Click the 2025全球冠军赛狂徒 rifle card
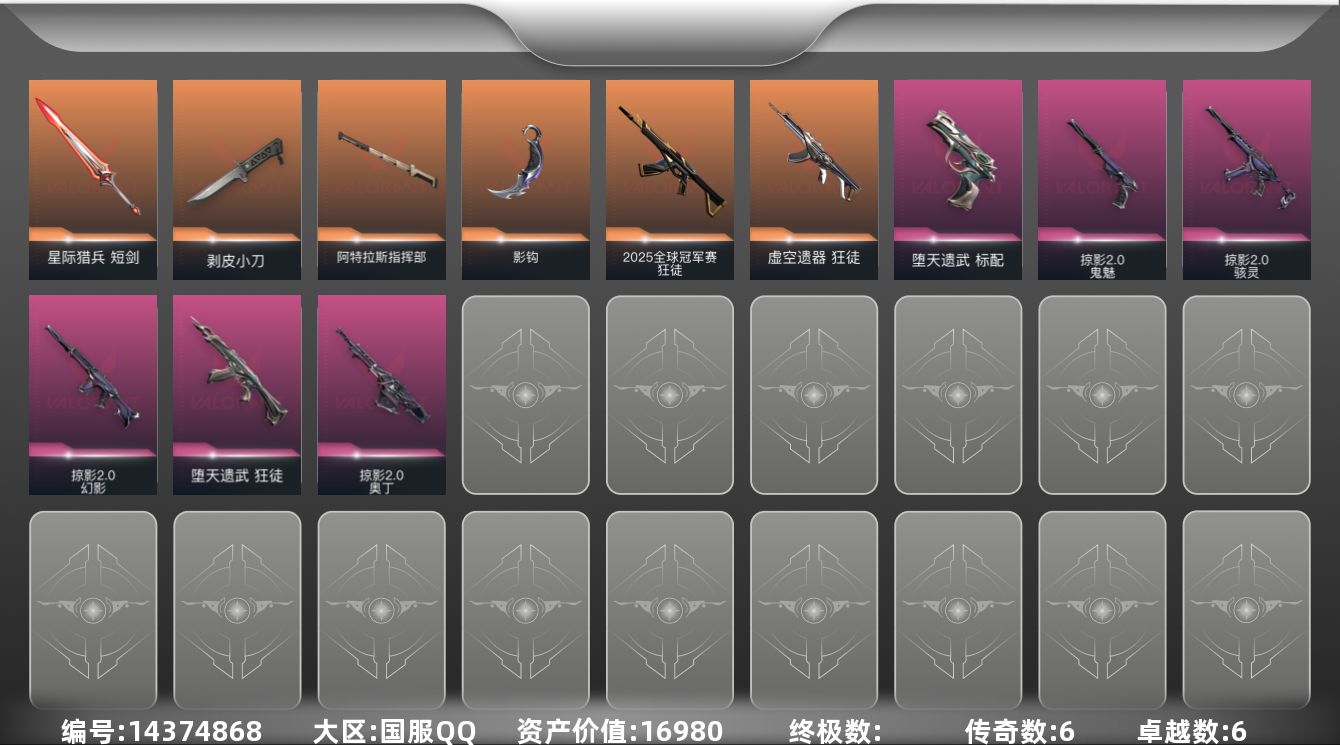The image size is (1340, 745). (670, 175)
